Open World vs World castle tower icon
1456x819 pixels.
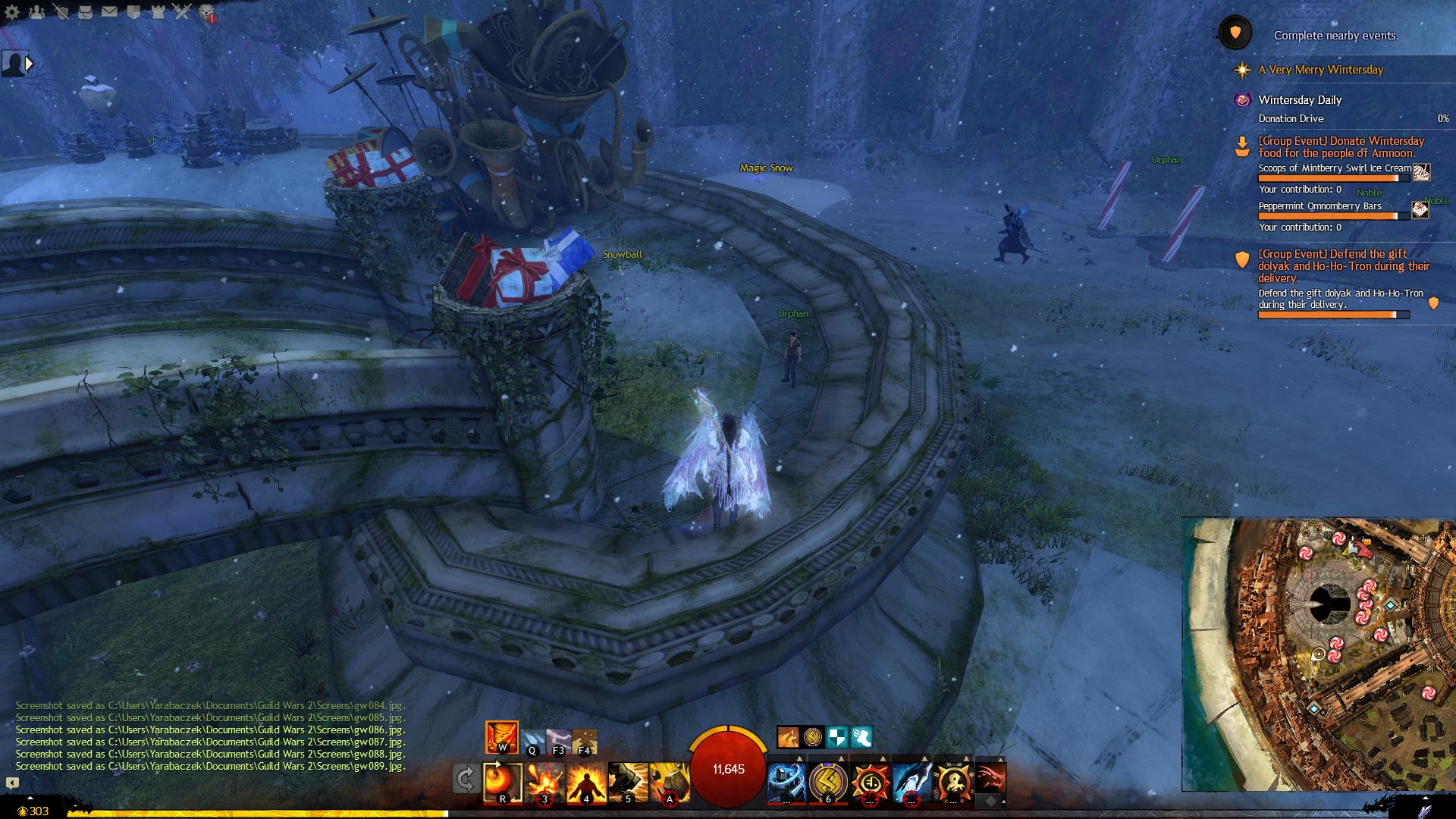coord(158,12)
